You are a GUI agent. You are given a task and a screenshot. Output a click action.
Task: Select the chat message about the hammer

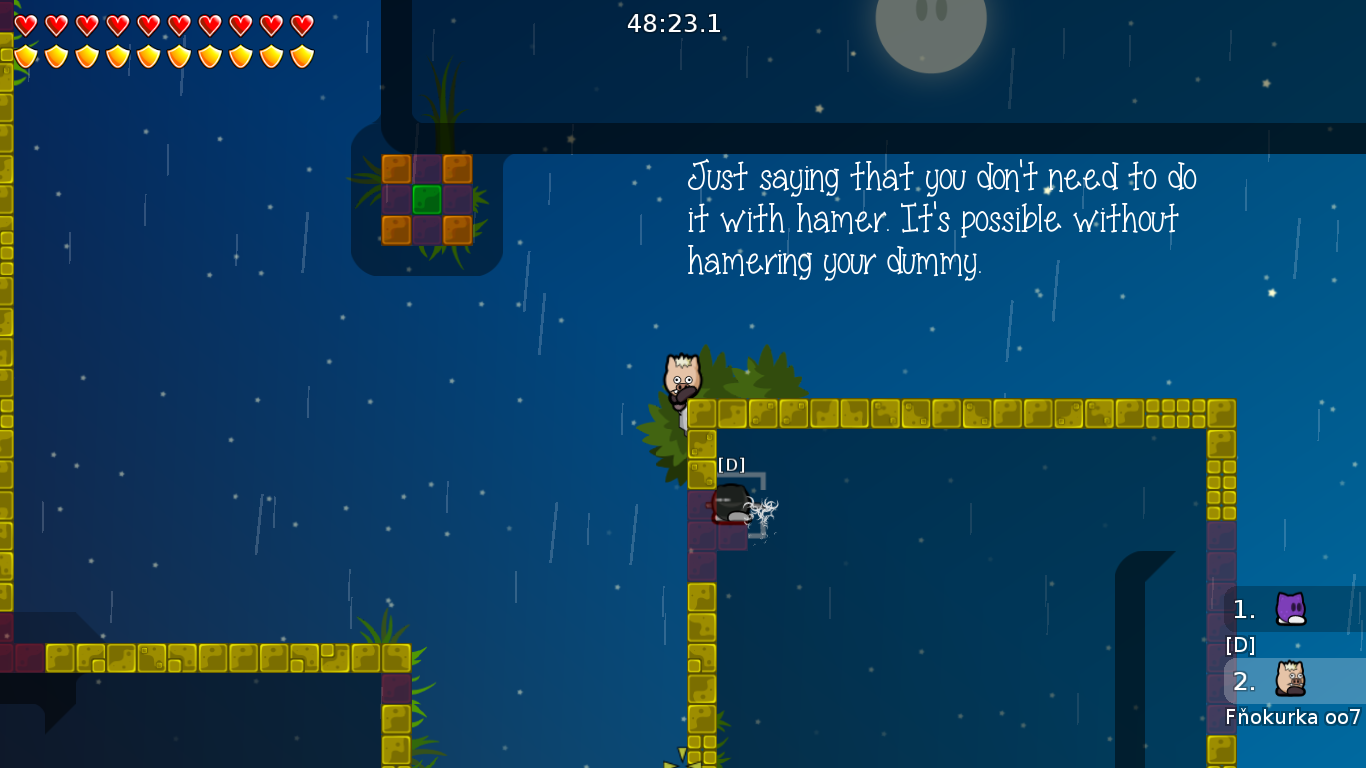pyautogui.click(x=940, y=220)
